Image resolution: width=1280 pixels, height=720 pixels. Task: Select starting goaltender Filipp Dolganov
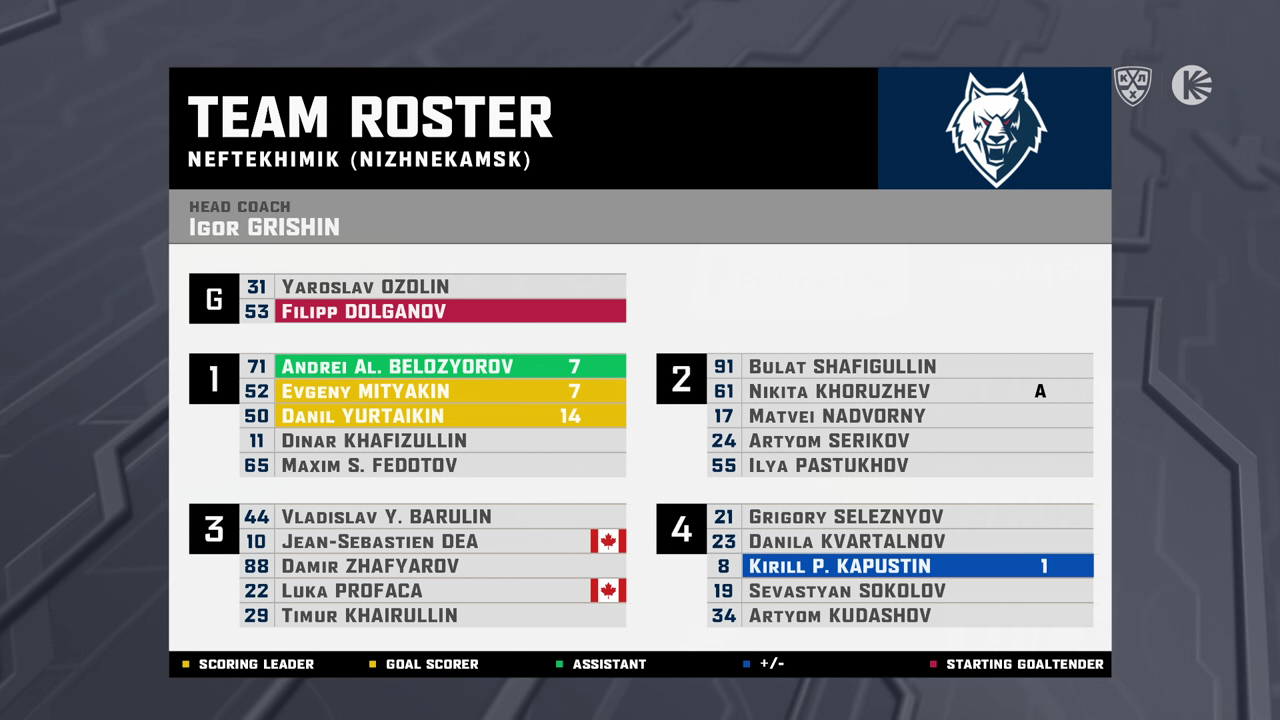click(x=432, y=312)
